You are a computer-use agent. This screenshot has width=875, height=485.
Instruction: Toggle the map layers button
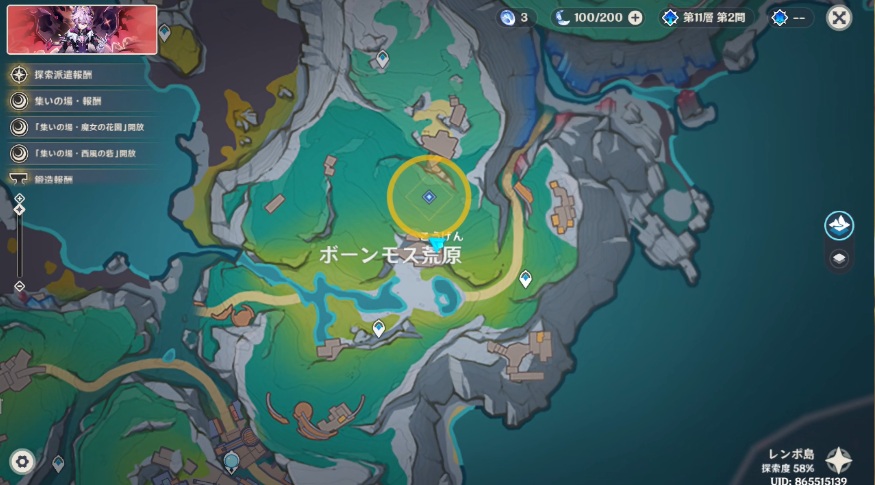click(839, 257)
